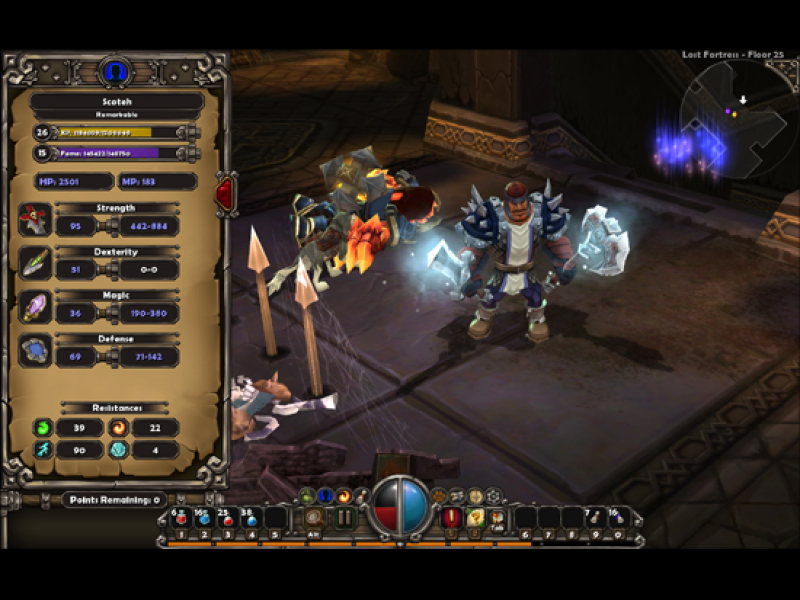Activate the red exclamation skill slot
This screenshot has width=800, height=600.
pos(452,518)
